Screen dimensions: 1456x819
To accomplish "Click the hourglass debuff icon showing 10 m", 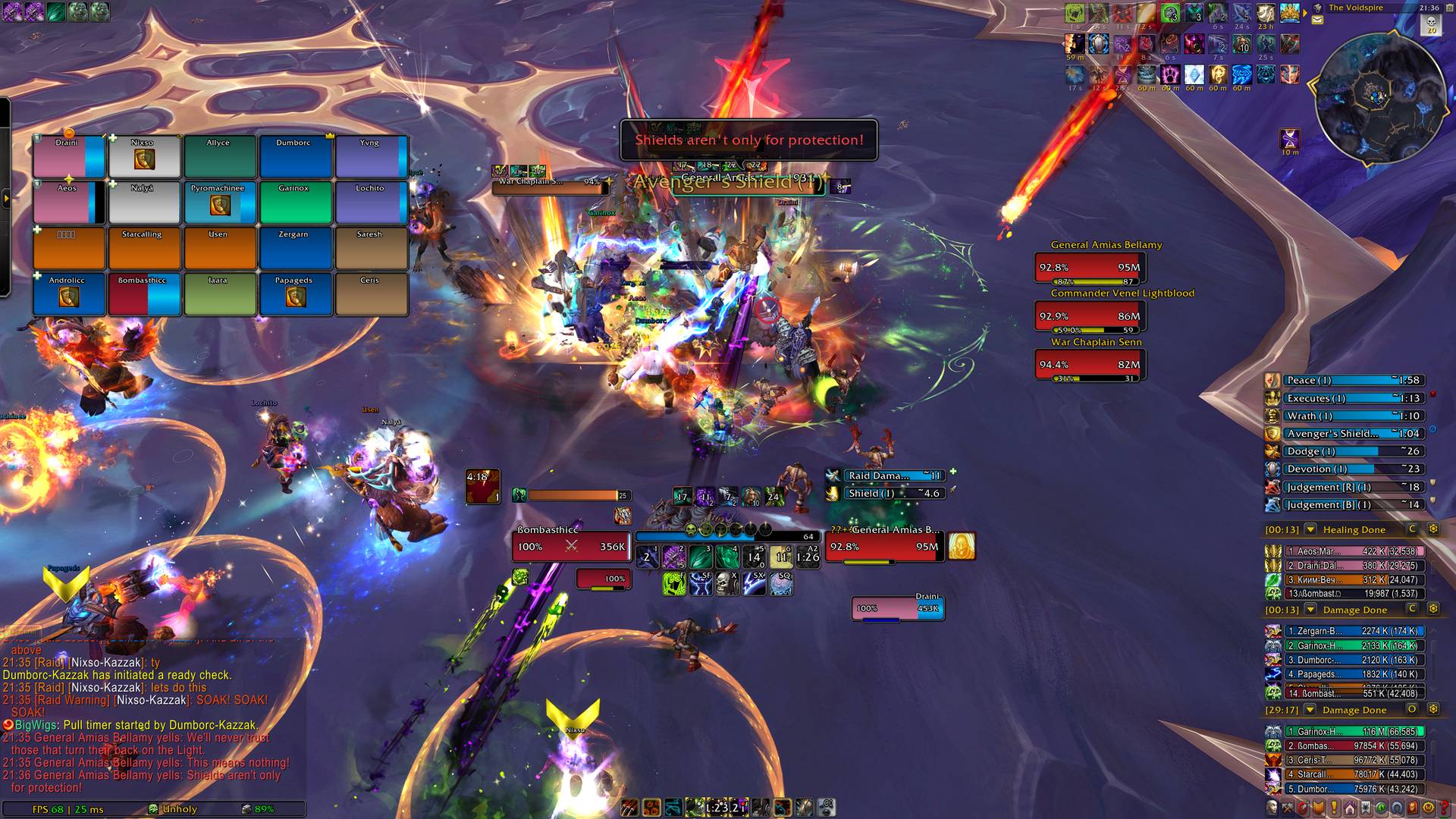I will [x=1290, y=140].
